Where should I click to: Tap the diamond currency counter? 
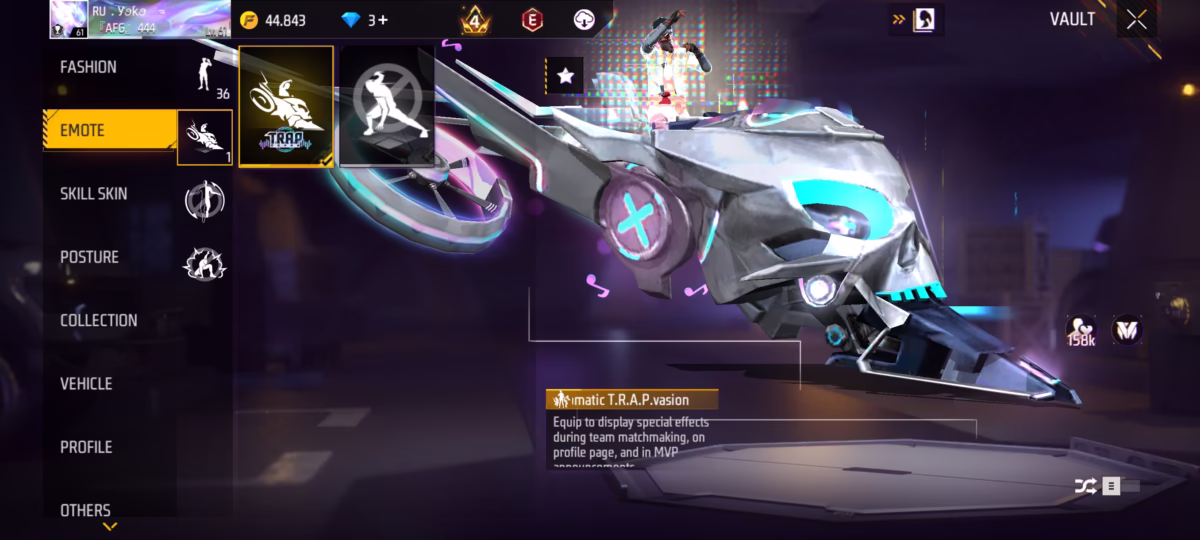[x=364, y=20]
